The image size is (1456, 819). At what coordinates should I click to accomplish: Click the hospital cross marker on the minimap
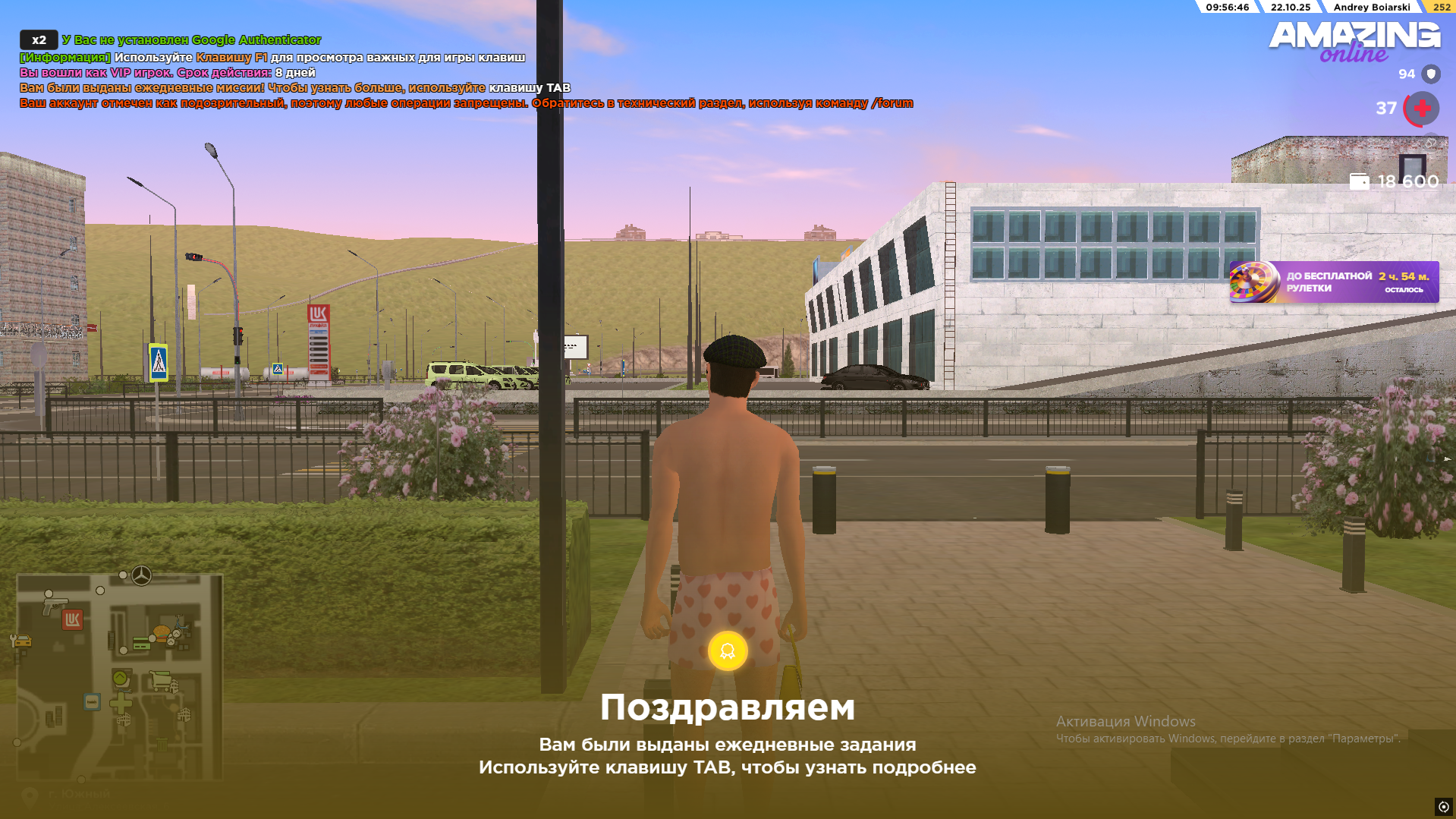121,702
